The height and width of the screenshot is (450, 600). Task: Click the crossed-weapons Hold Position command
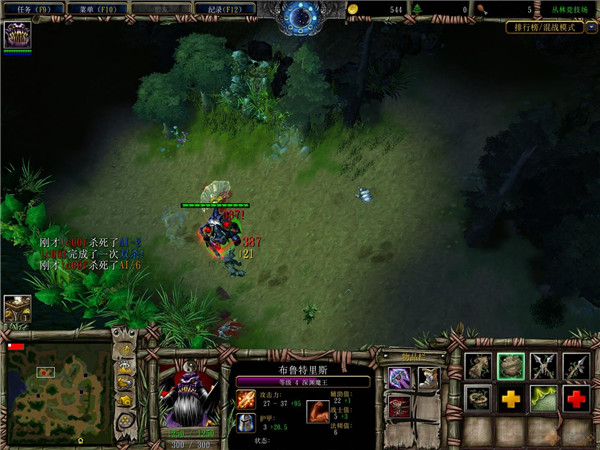(543, 367)
